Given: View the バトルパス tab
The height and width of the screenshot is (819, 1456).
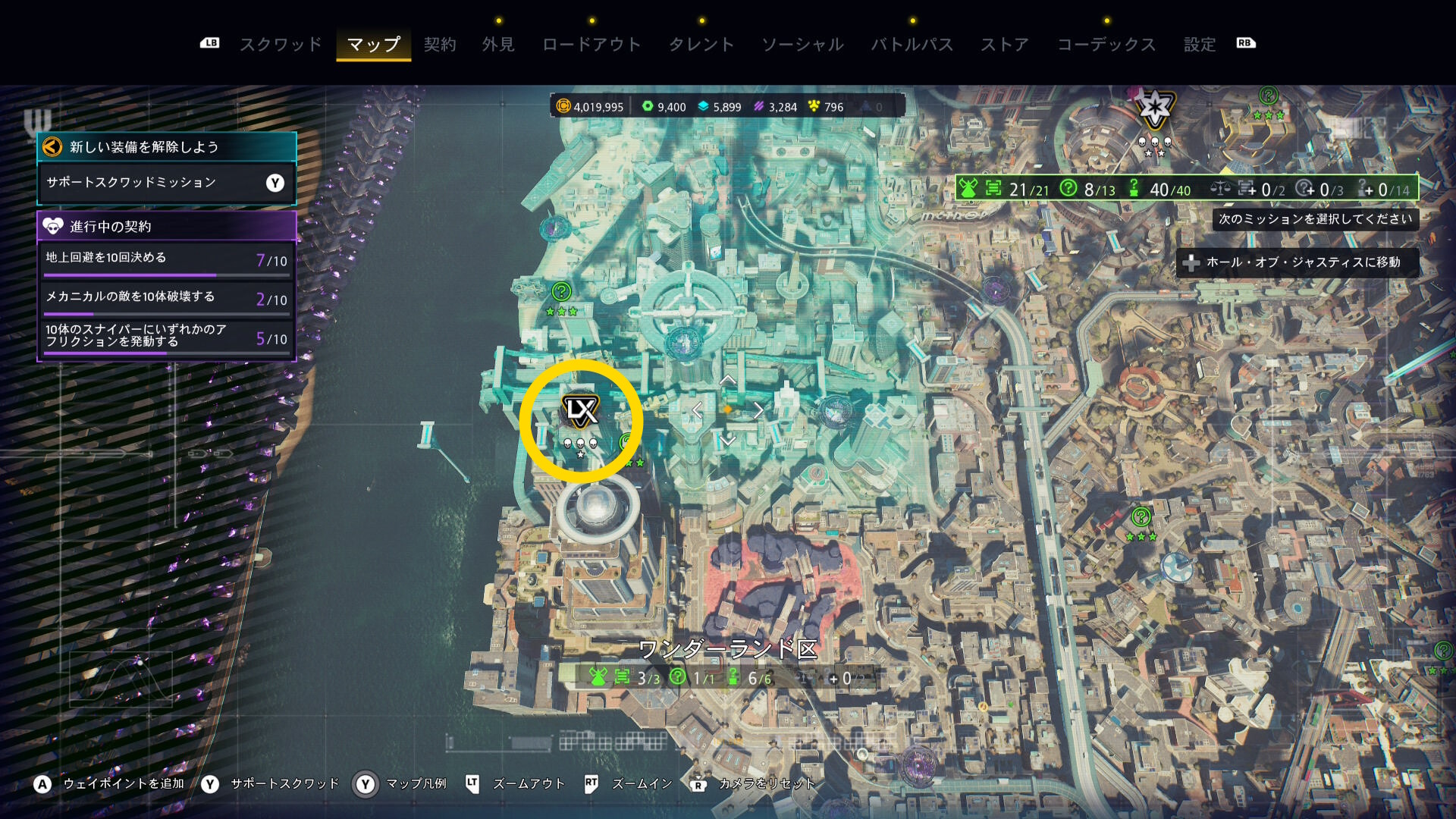Looking at the screenshot, I should [912, 45].
